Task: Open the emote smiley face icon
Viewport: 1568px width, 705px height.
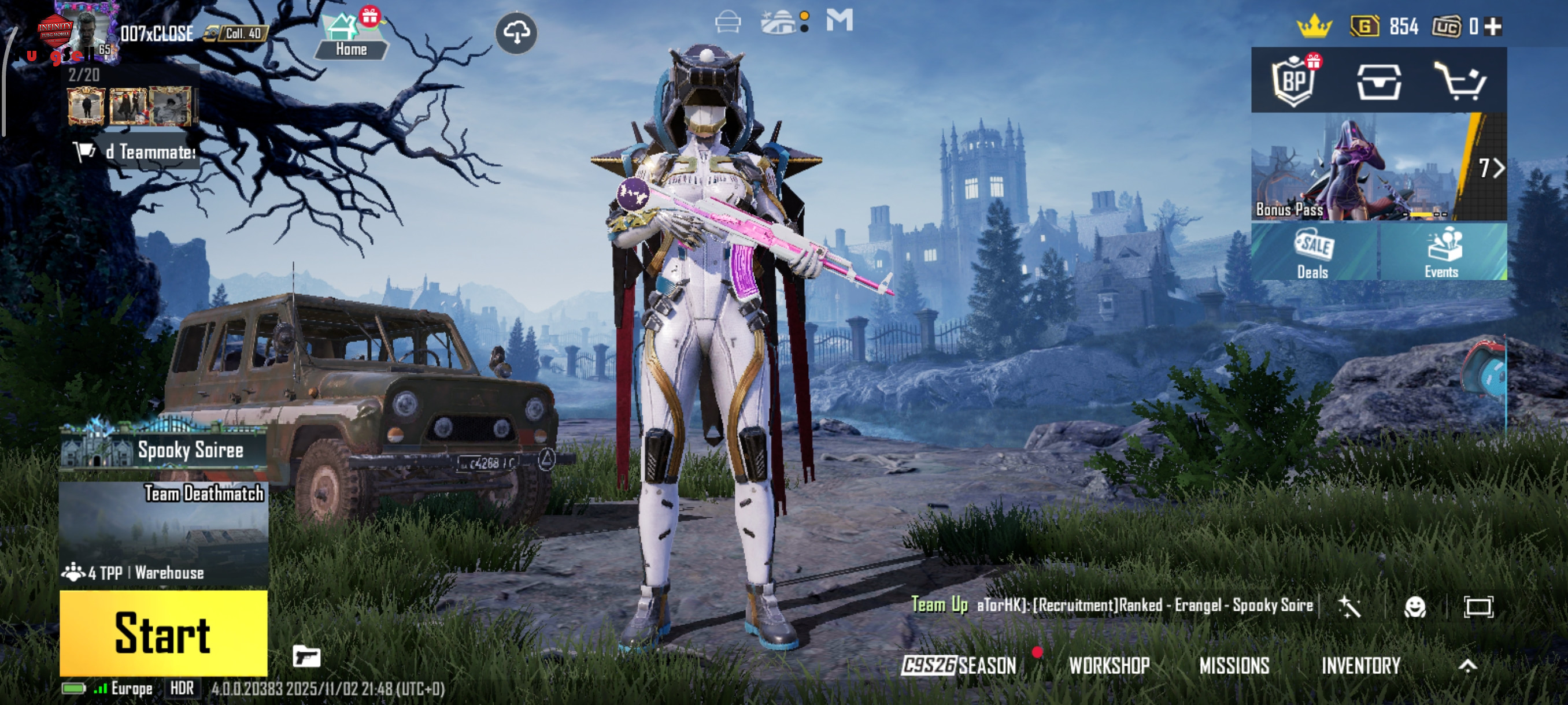Action: (x=1415, y=606)
